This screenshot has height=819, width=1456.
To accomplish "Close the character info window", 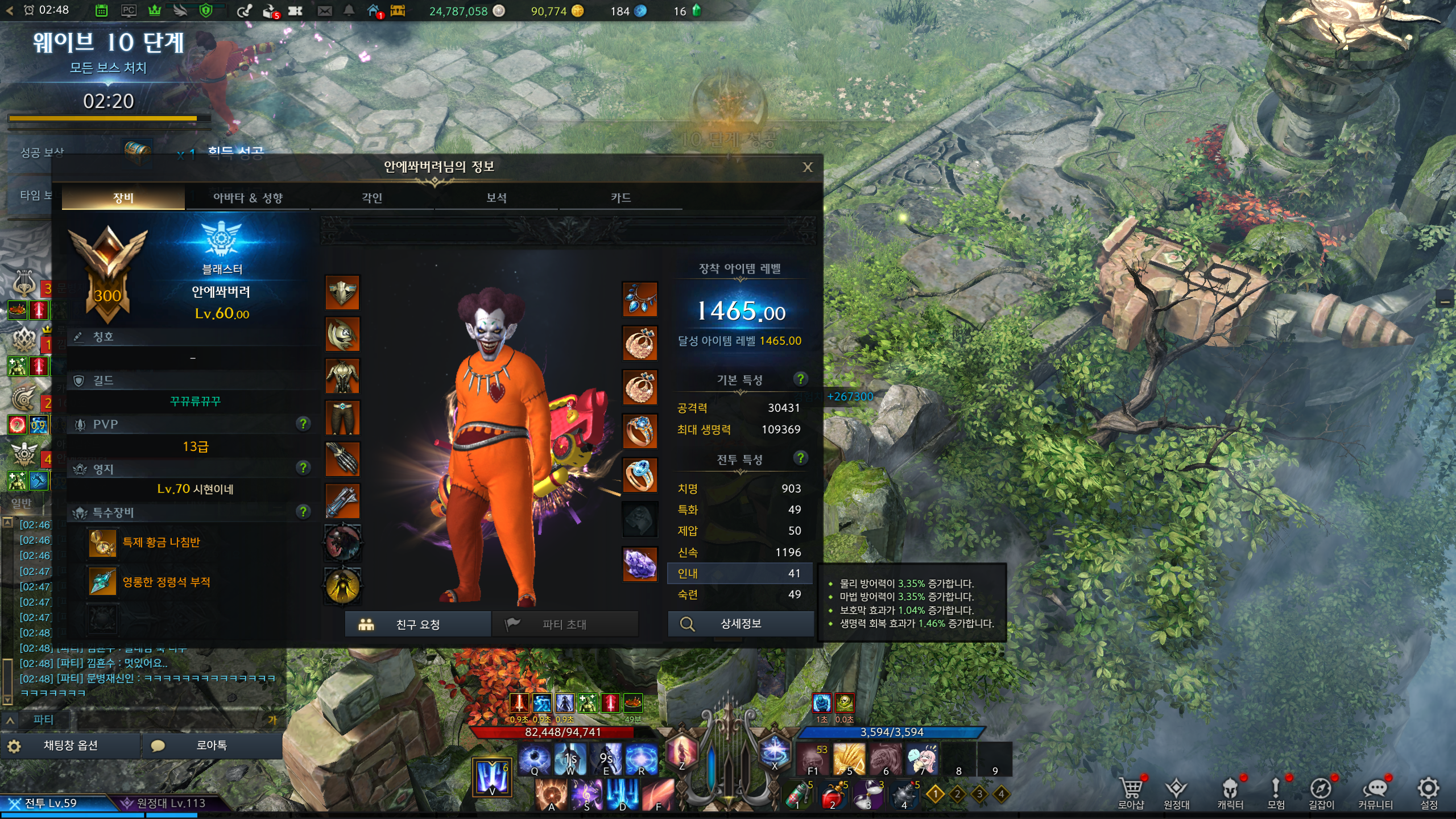I will (807, 167).
